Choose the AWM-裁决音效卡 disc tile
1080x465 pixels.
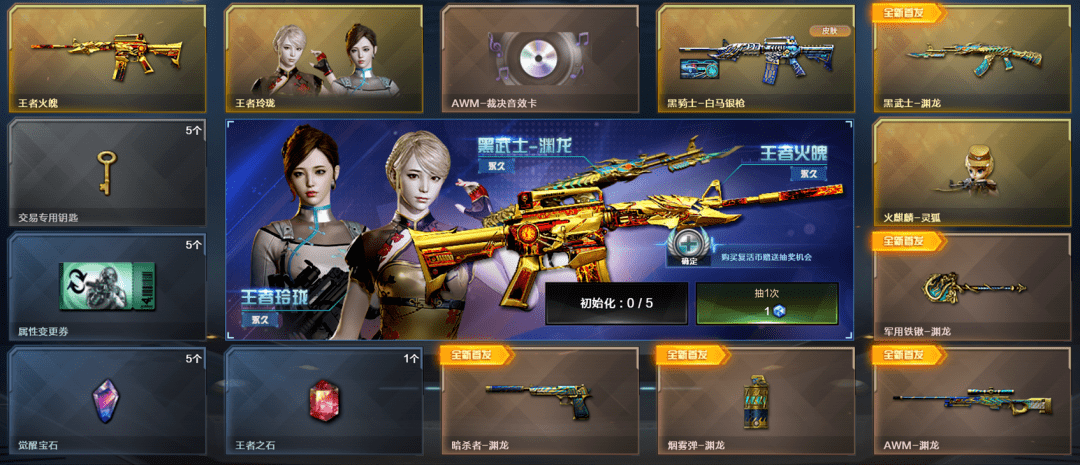click(x=540, y=58)
